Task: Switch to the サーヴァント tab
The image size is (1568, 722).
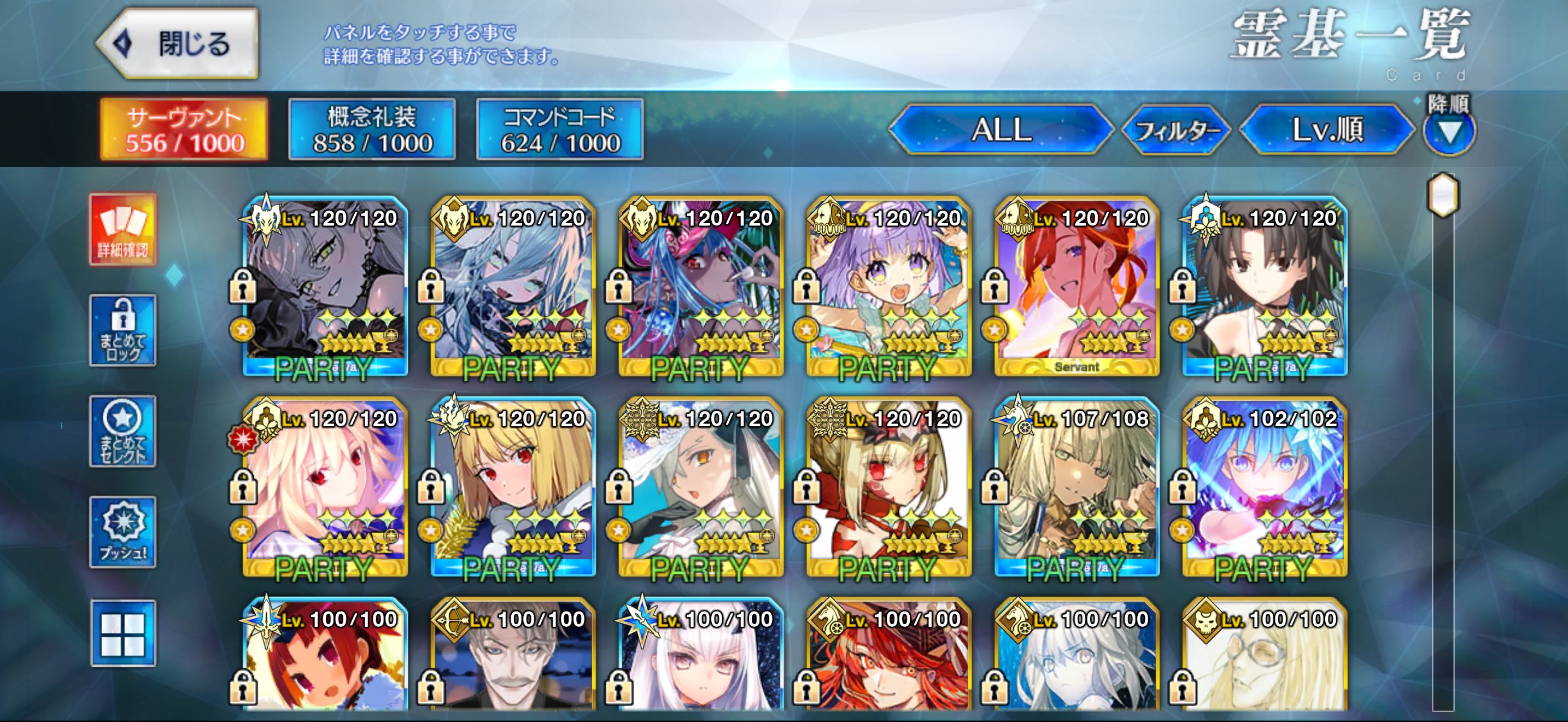Action: [x=184, y=130]
